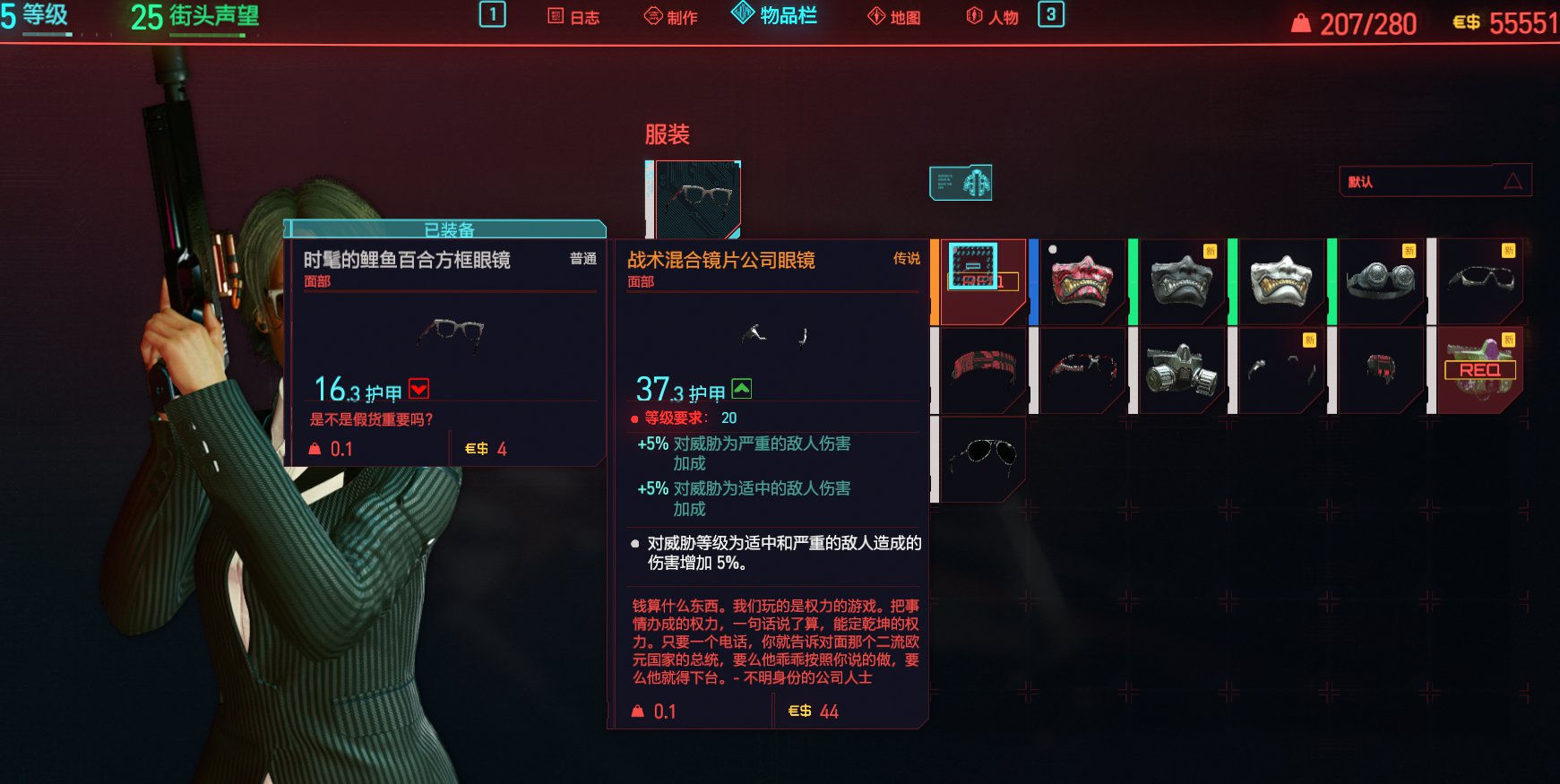Select the 制作 crafting menu icon
Viewport: 1560px width, 784px height.
click(x=669, y=15)
